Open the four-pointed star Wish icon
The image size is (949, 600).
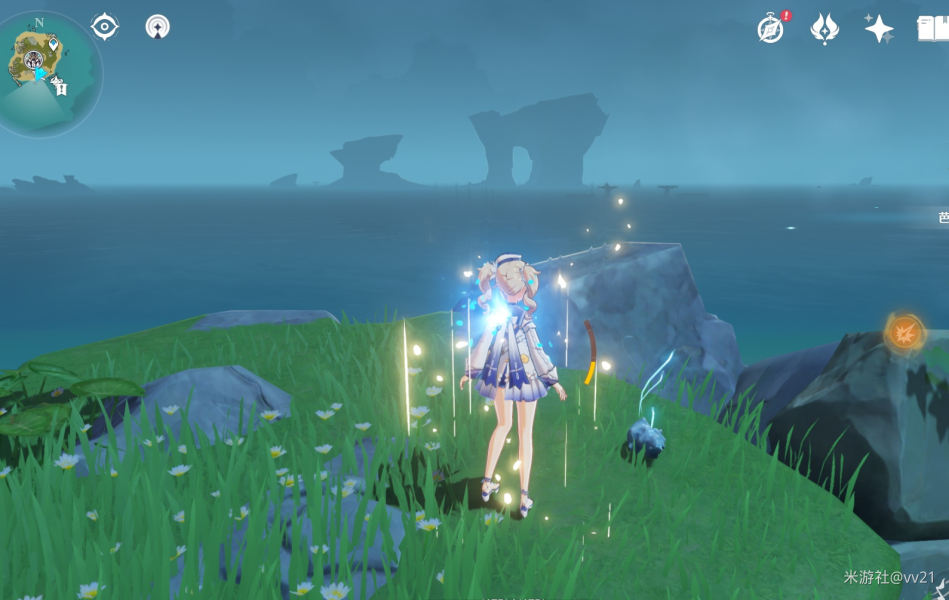[x=879, y=28]
